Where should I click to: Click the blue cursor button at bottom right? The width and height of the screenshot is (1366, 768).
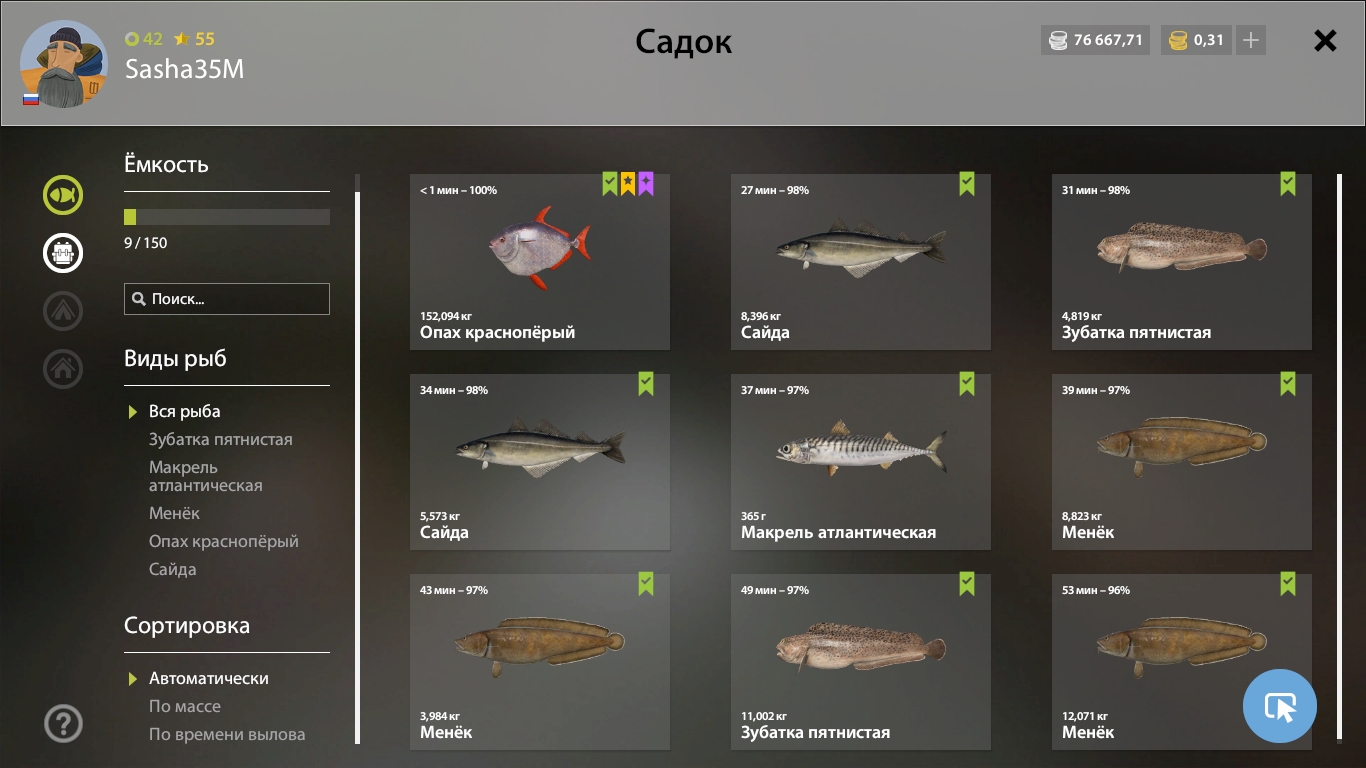pyautogui.click(x=1280, y=706)
